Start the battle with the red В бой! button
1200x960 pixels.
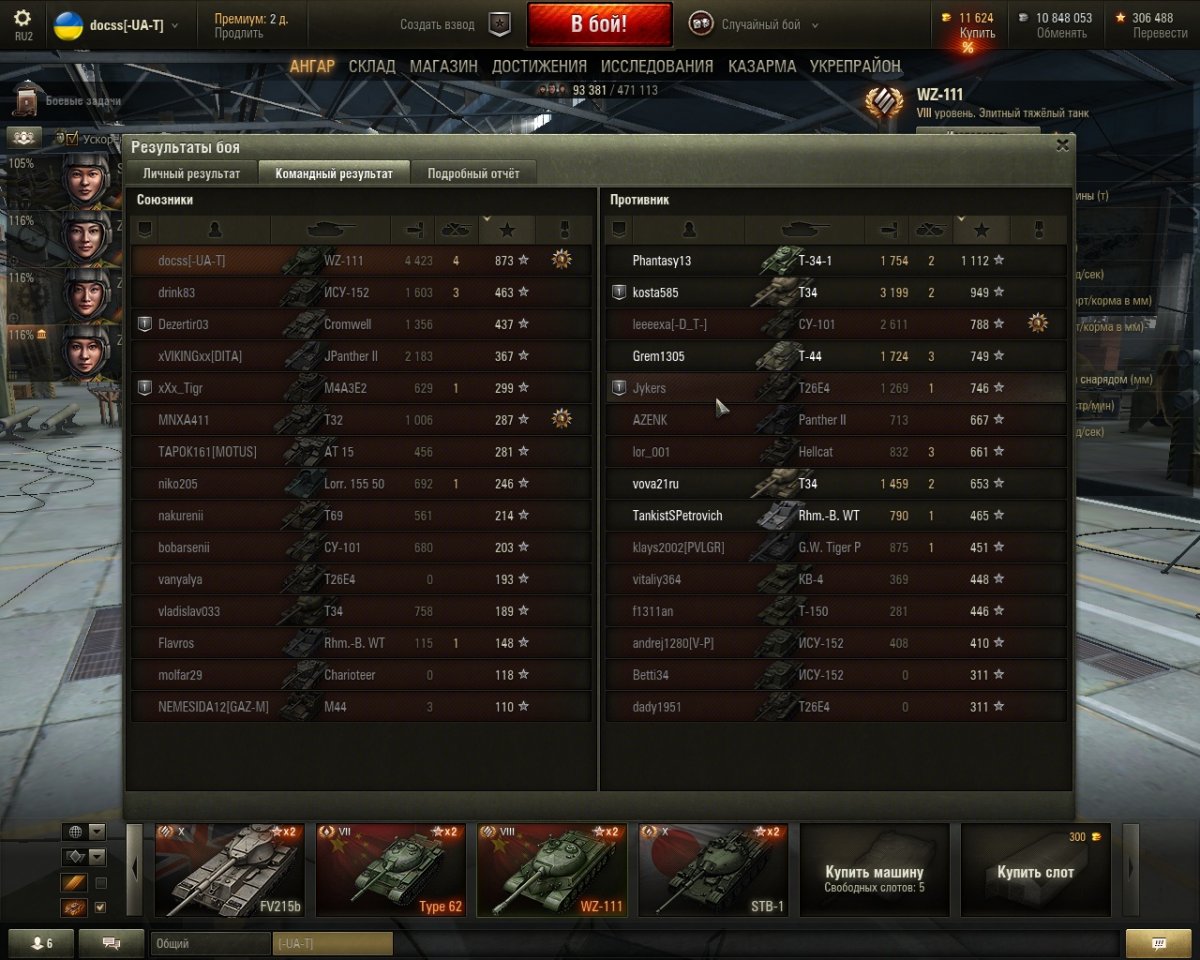click(x=599, y=24)
